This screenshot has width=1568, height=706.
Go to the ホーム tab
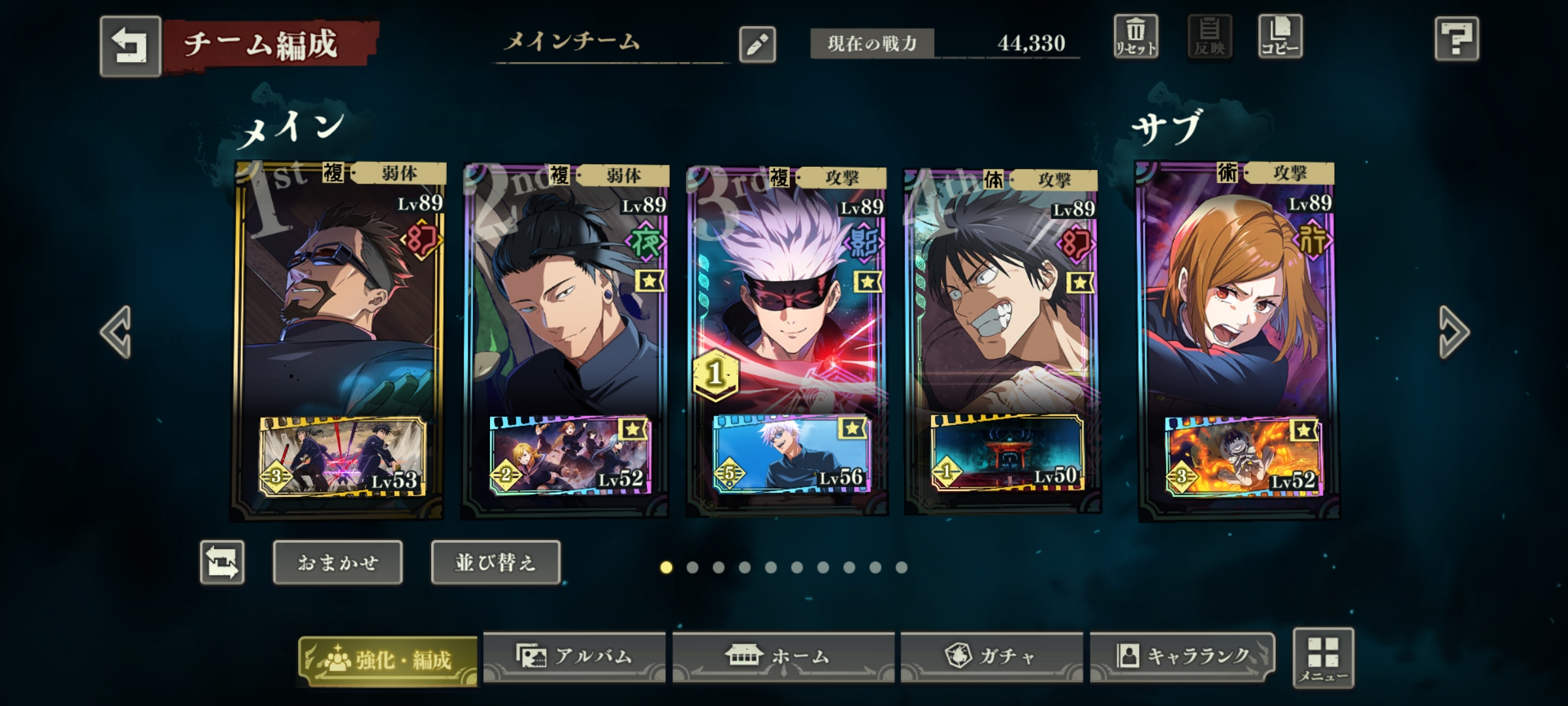point(783,656)
